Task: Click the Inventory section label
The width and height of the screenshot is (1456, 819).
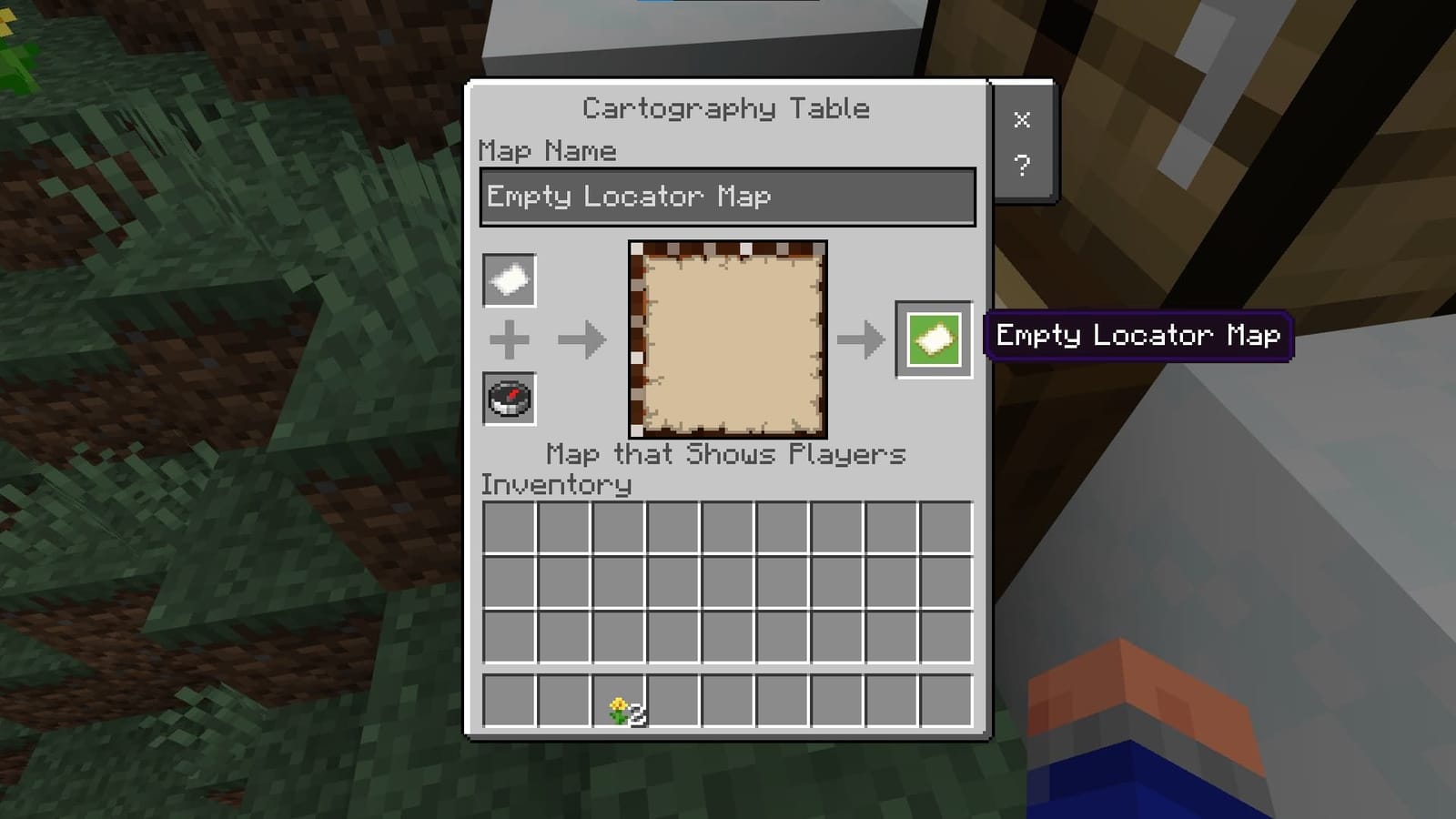Action: pos(555,485)
